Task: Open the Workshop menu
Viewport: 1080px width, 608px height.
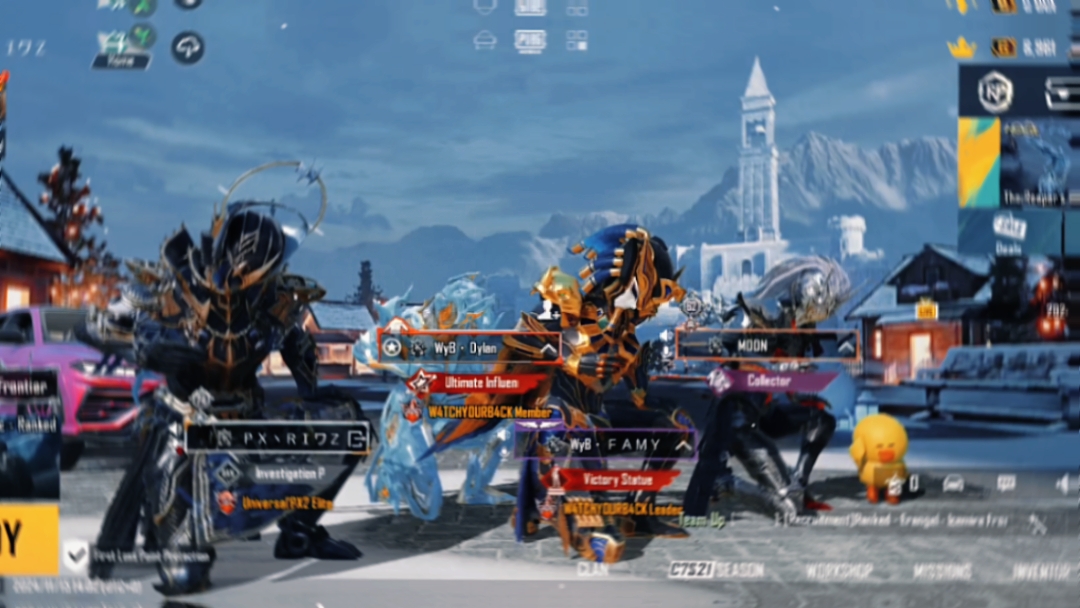Action: coord(839,571)
